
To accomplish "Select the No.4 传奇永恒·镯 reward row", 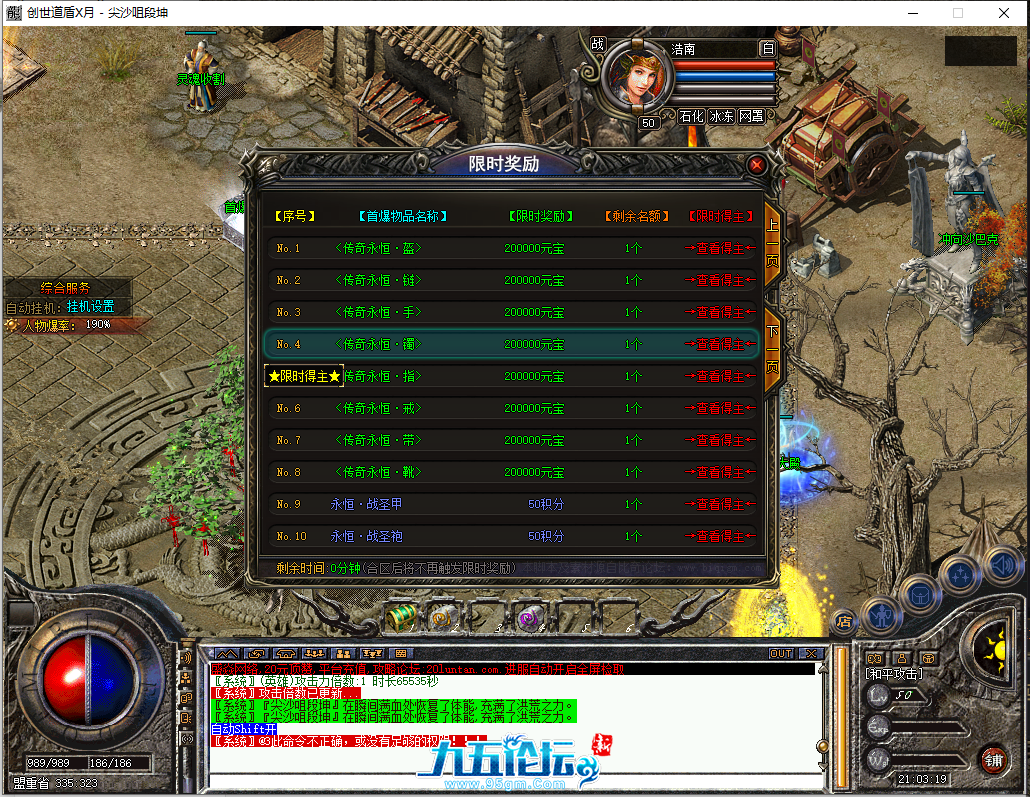I will click(510, 344).
